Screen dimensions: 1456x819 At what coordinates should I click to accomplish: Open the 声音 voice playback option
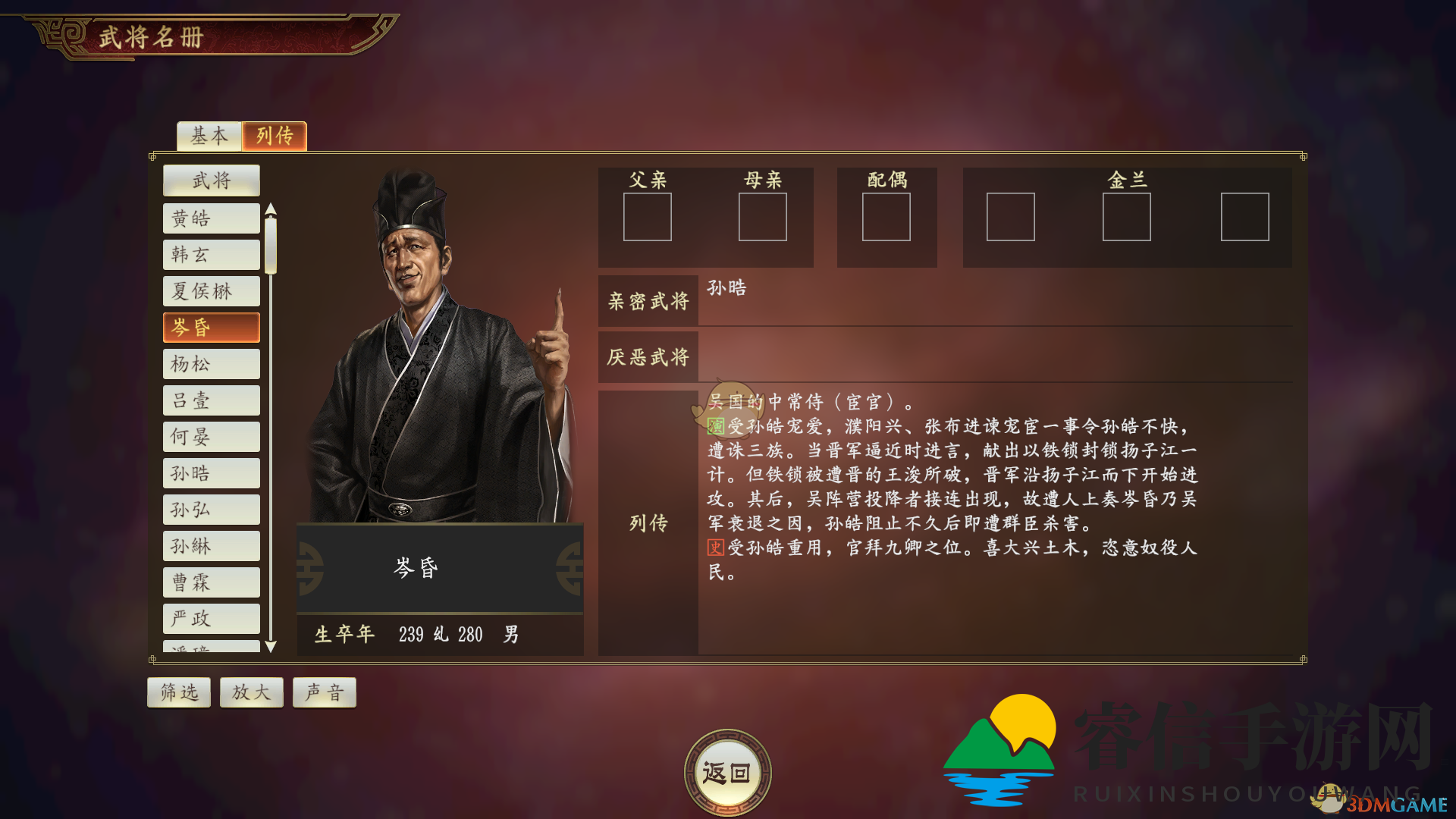(x=324, y=692)
